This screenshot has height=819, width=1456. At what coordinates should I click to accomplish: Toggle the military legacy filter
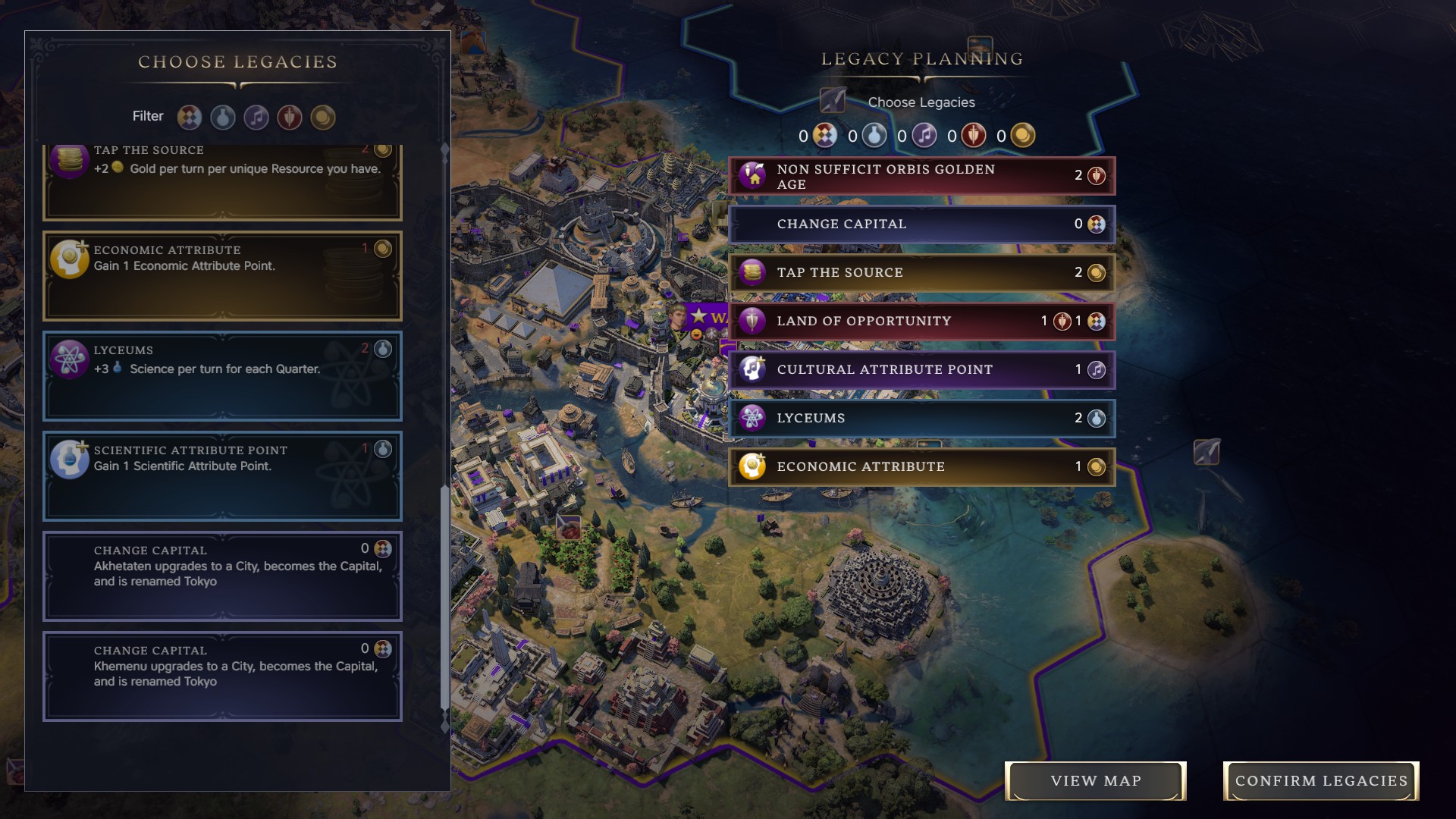[x=290, y=118]
